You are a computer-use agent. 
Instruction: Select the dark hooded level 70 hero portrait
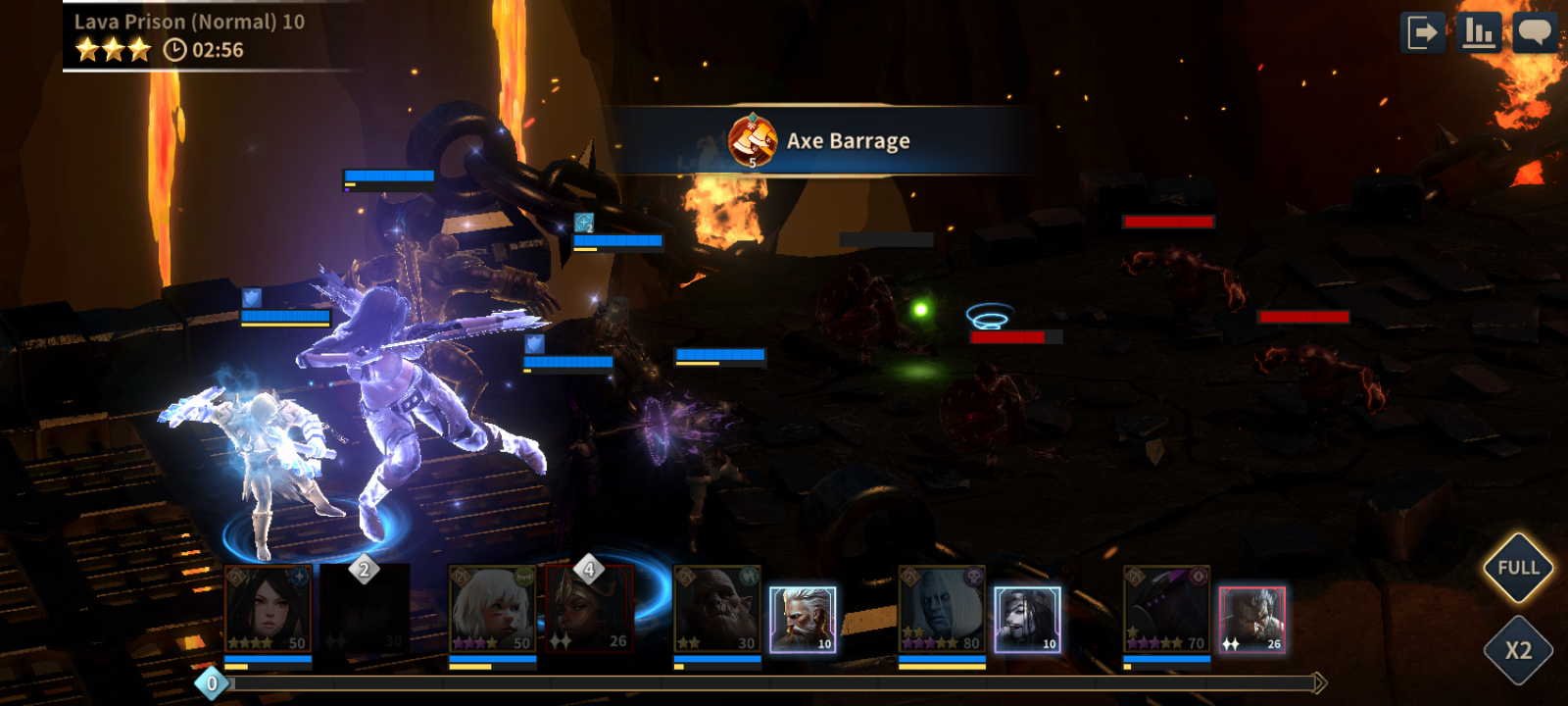tap(1166, 609)
